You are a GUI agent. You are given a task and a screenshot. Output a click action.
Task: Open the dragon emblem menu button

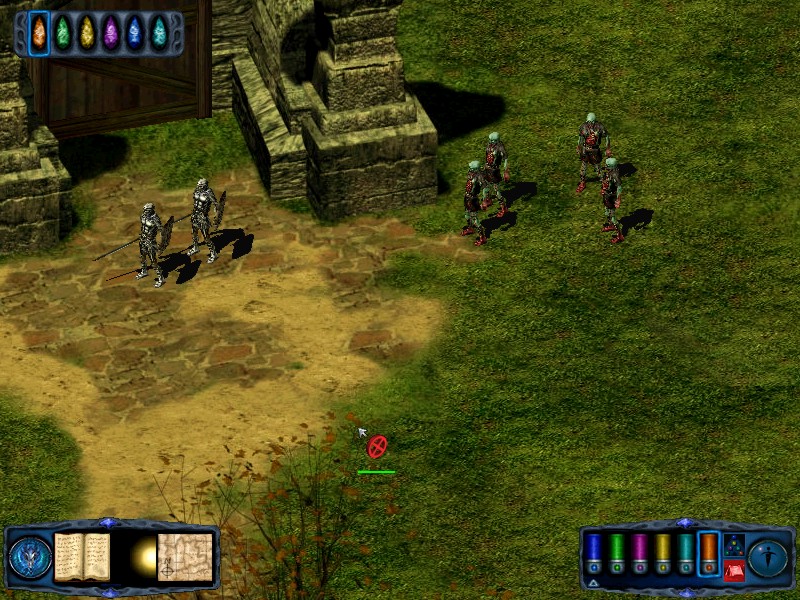pos(30,558)
